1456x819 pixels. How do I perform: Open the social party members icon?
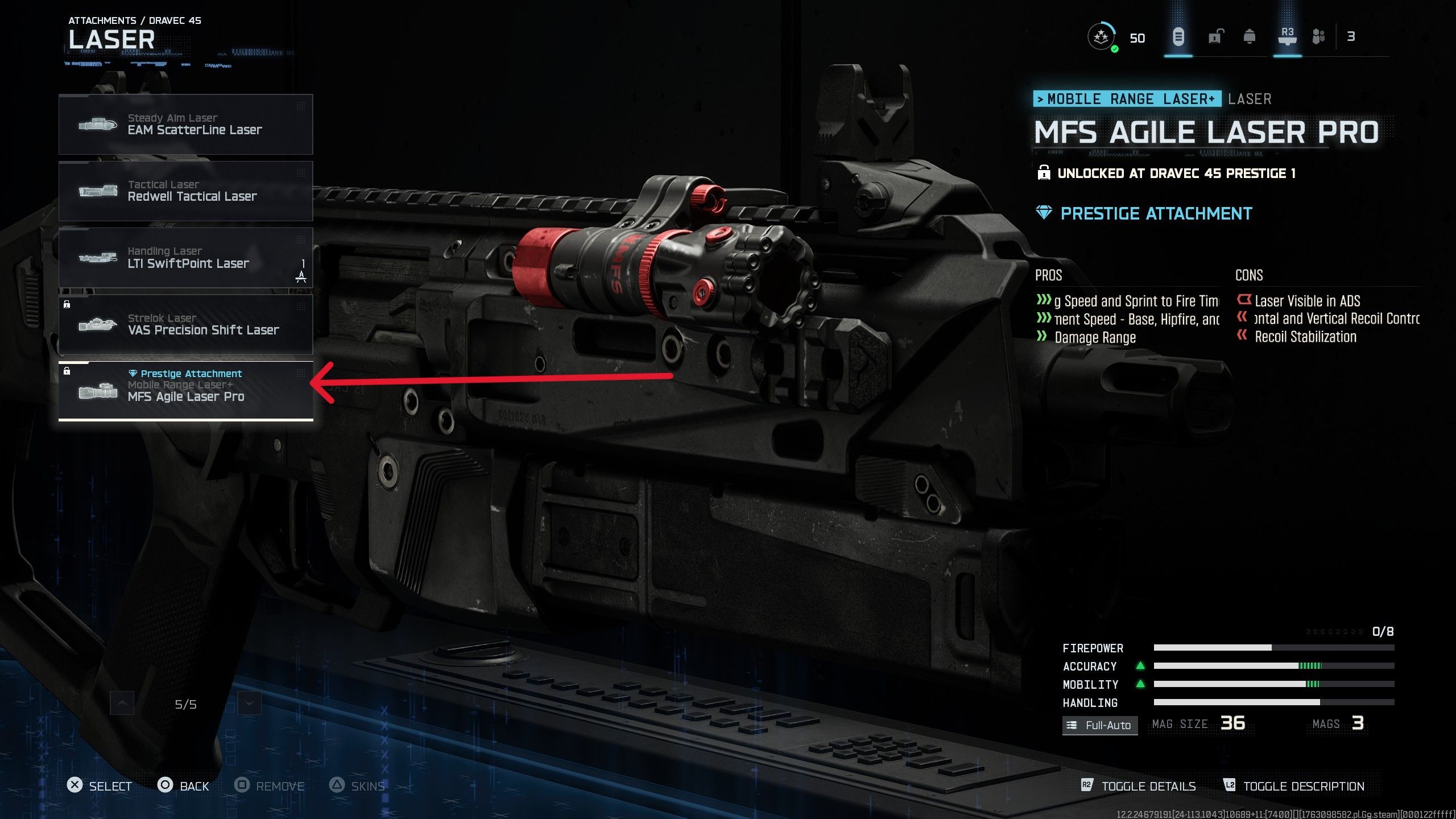pyautogui.click(x=1318, y=37)
